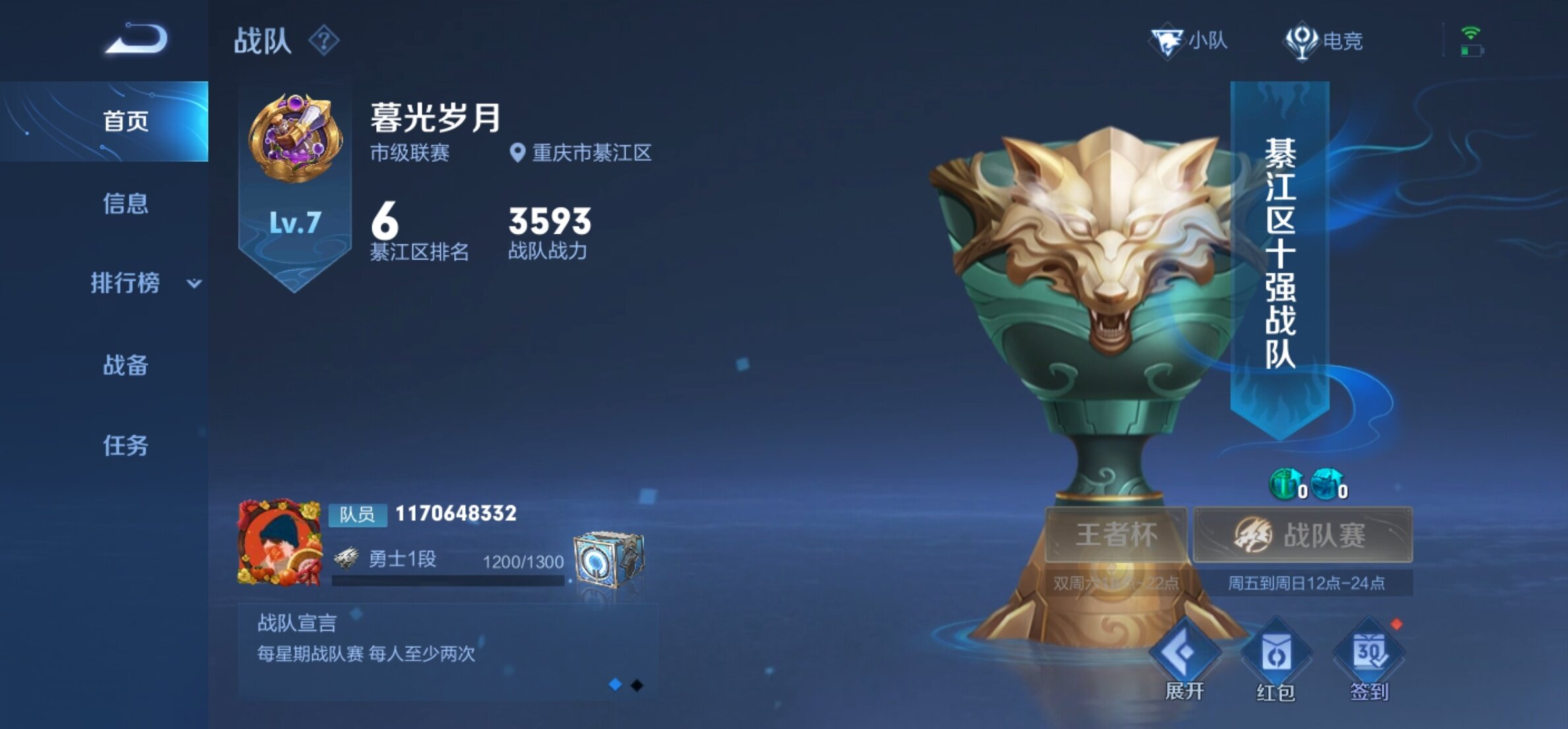Screen dimensions: 1568x729
Task: Claim daily 签到 check-in
Action: (1369, 660)
